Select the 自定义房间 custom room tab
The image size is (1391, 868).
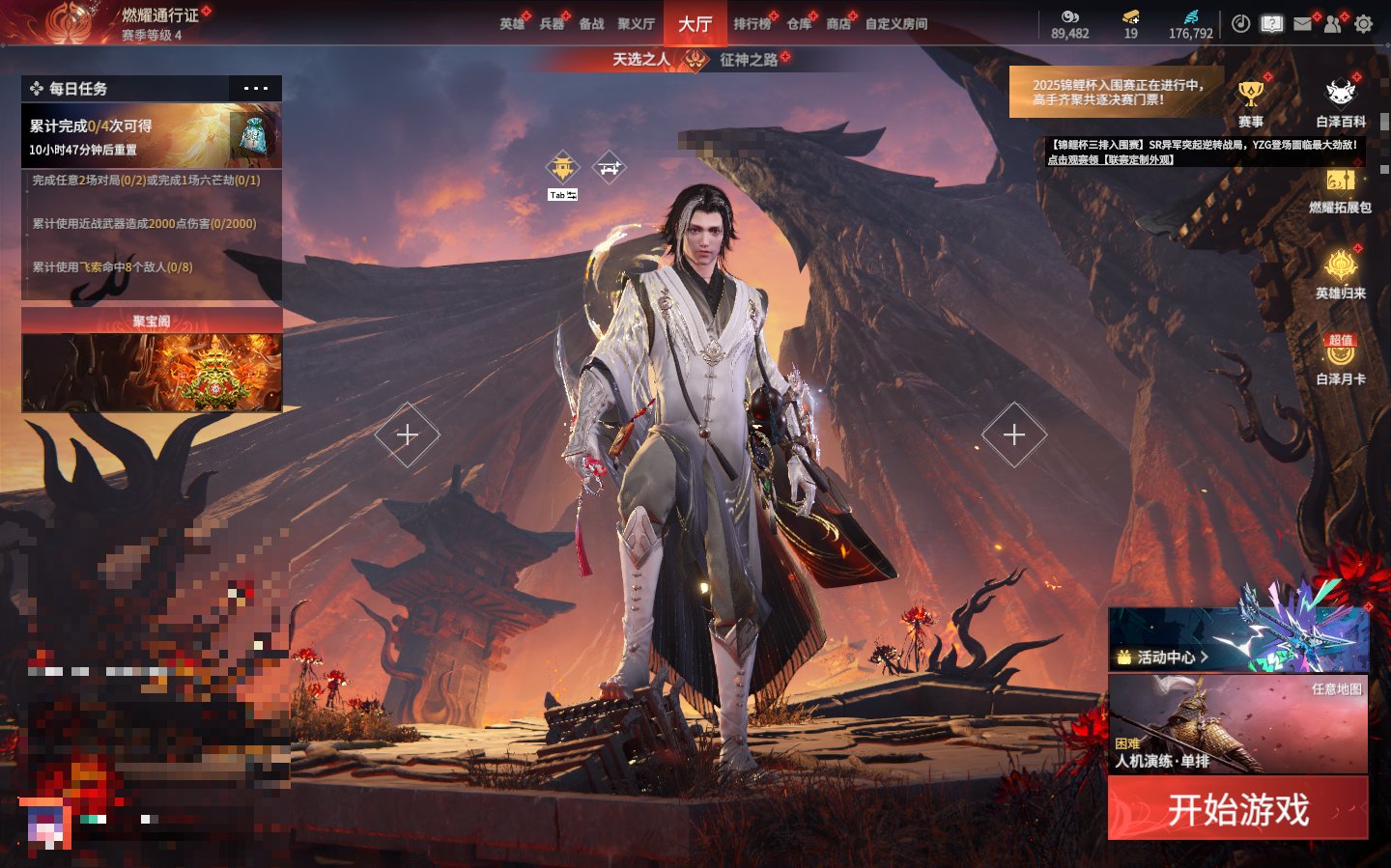click(x=895, y=24)
